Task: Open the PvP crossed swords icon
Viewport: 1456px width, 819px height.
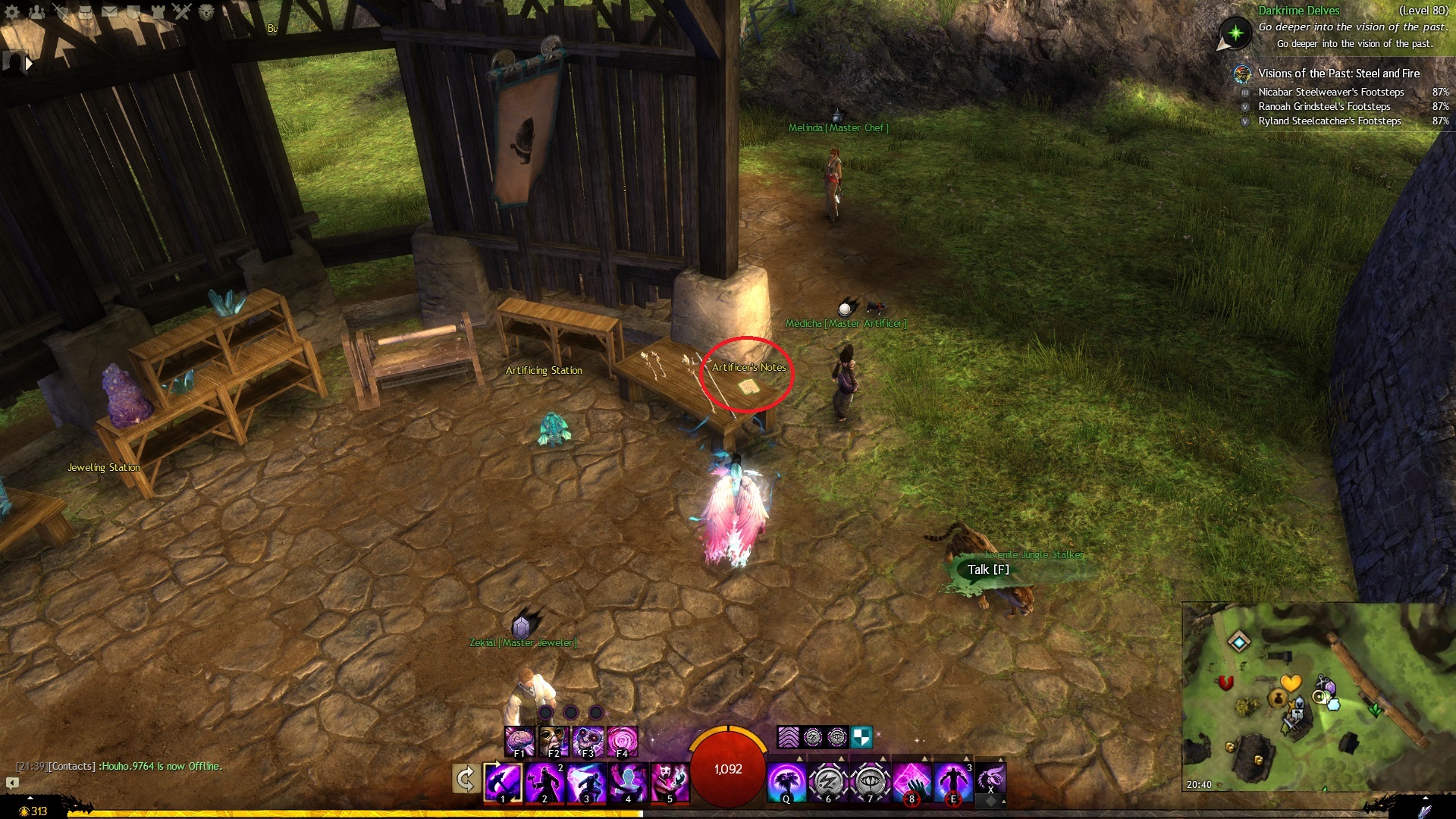Action: (x=182, y=11)
